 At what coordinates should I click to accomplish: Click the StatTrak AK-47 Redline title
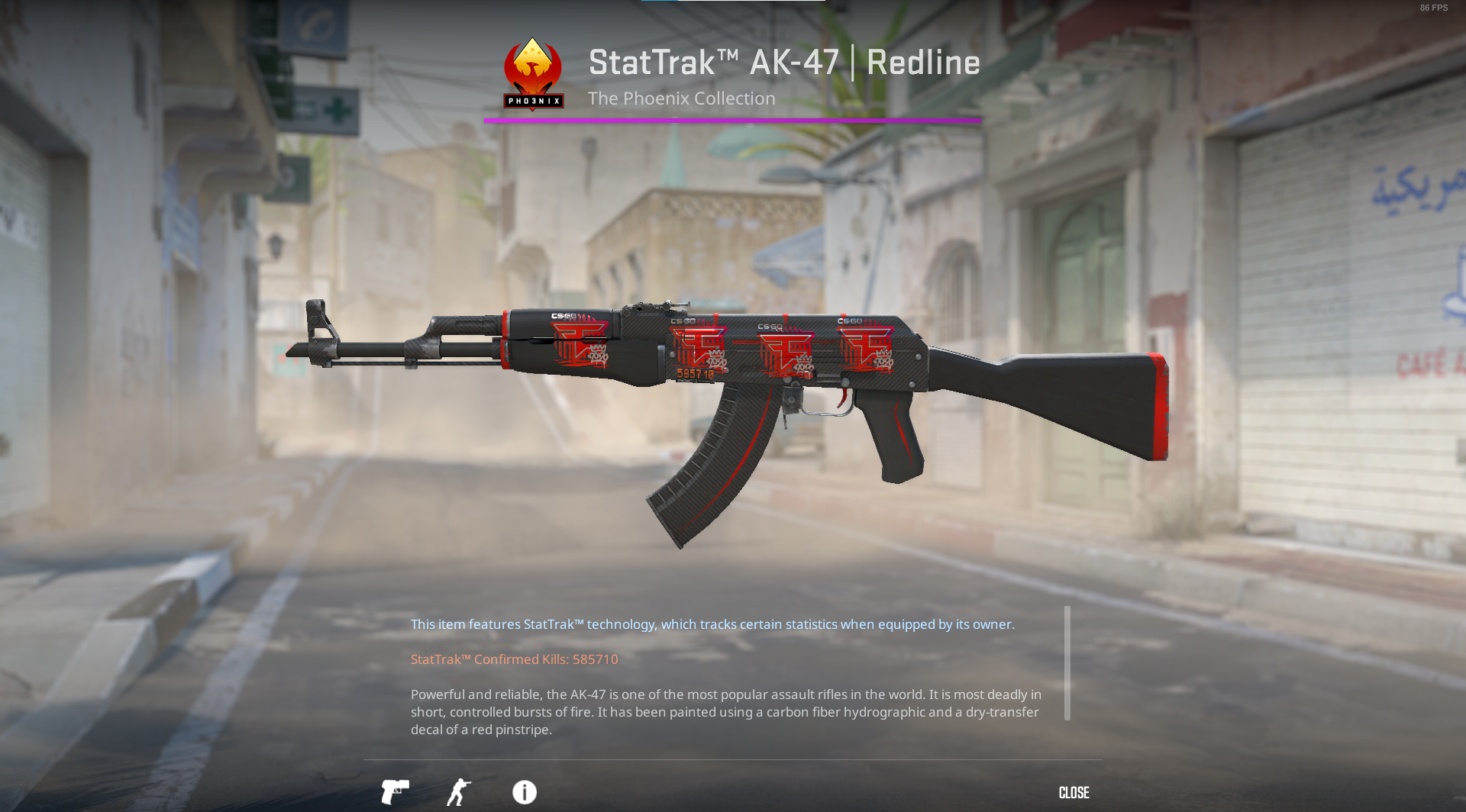point(783,63)
